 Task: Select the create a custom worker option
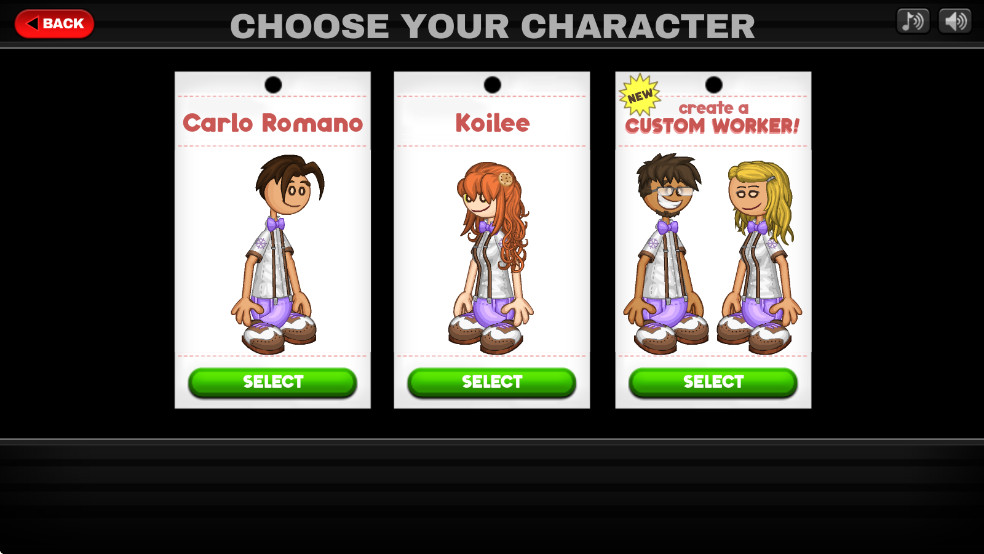(712, 382)
